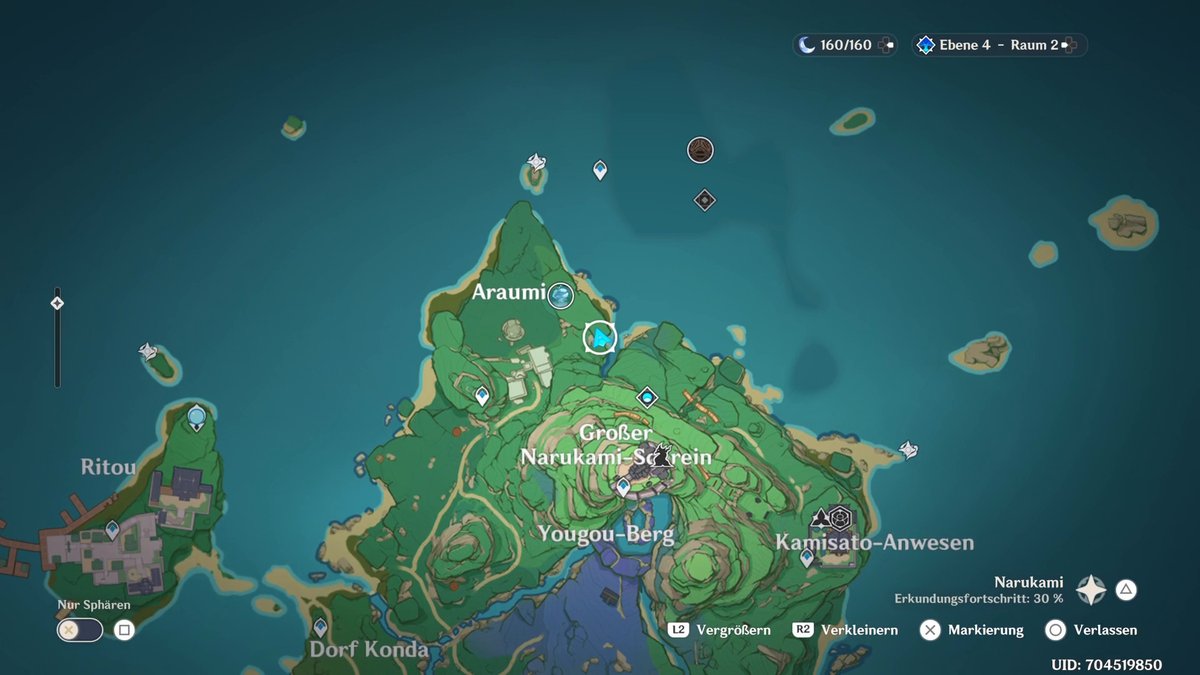The height and width of the screenshot is (675, 1200).
Task: Select the blue diamond domain marker above Narukami-Schrein
Action: tap(647, 398)
